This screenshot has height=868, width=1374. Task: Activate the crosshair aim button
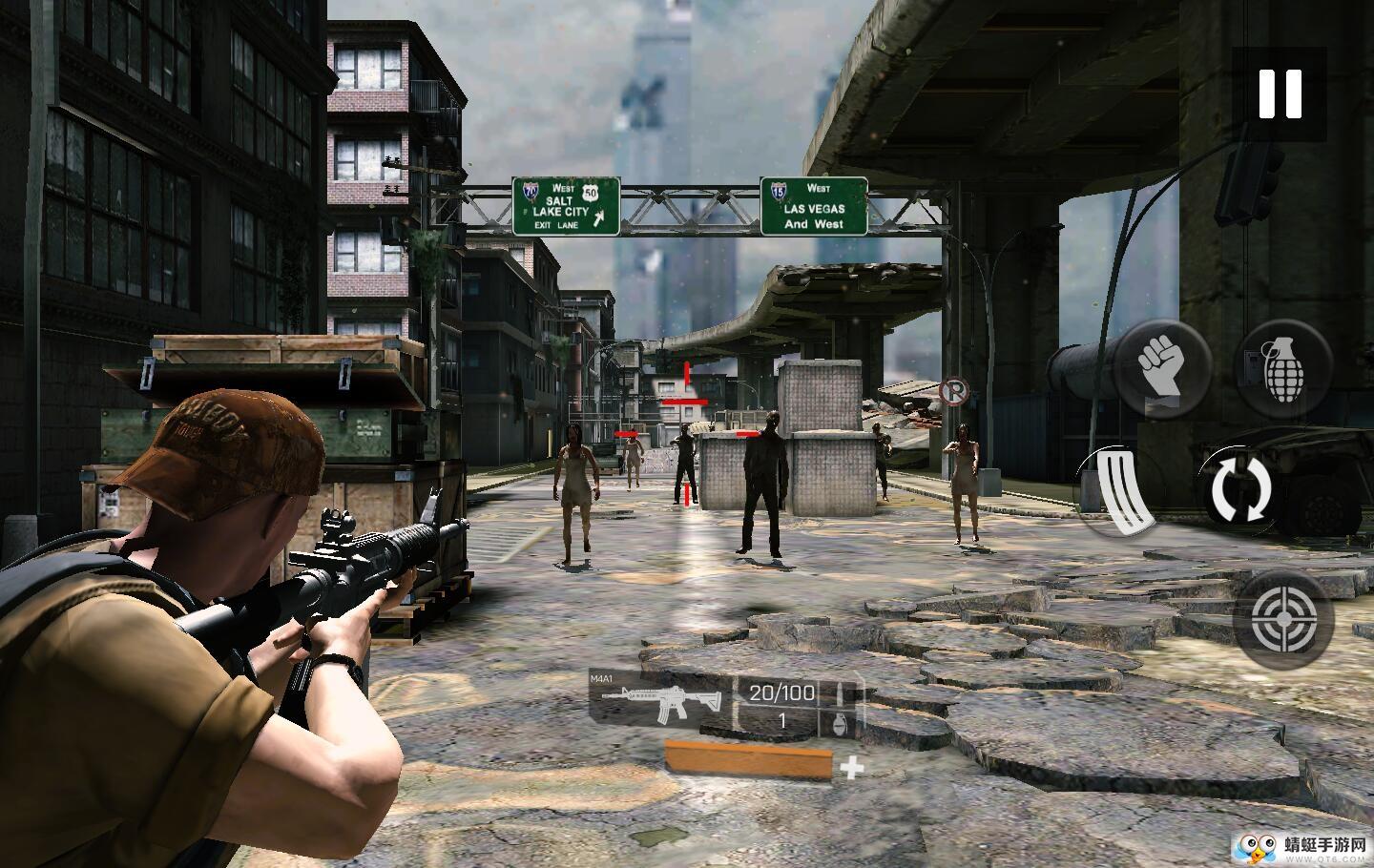point(1281,617)
